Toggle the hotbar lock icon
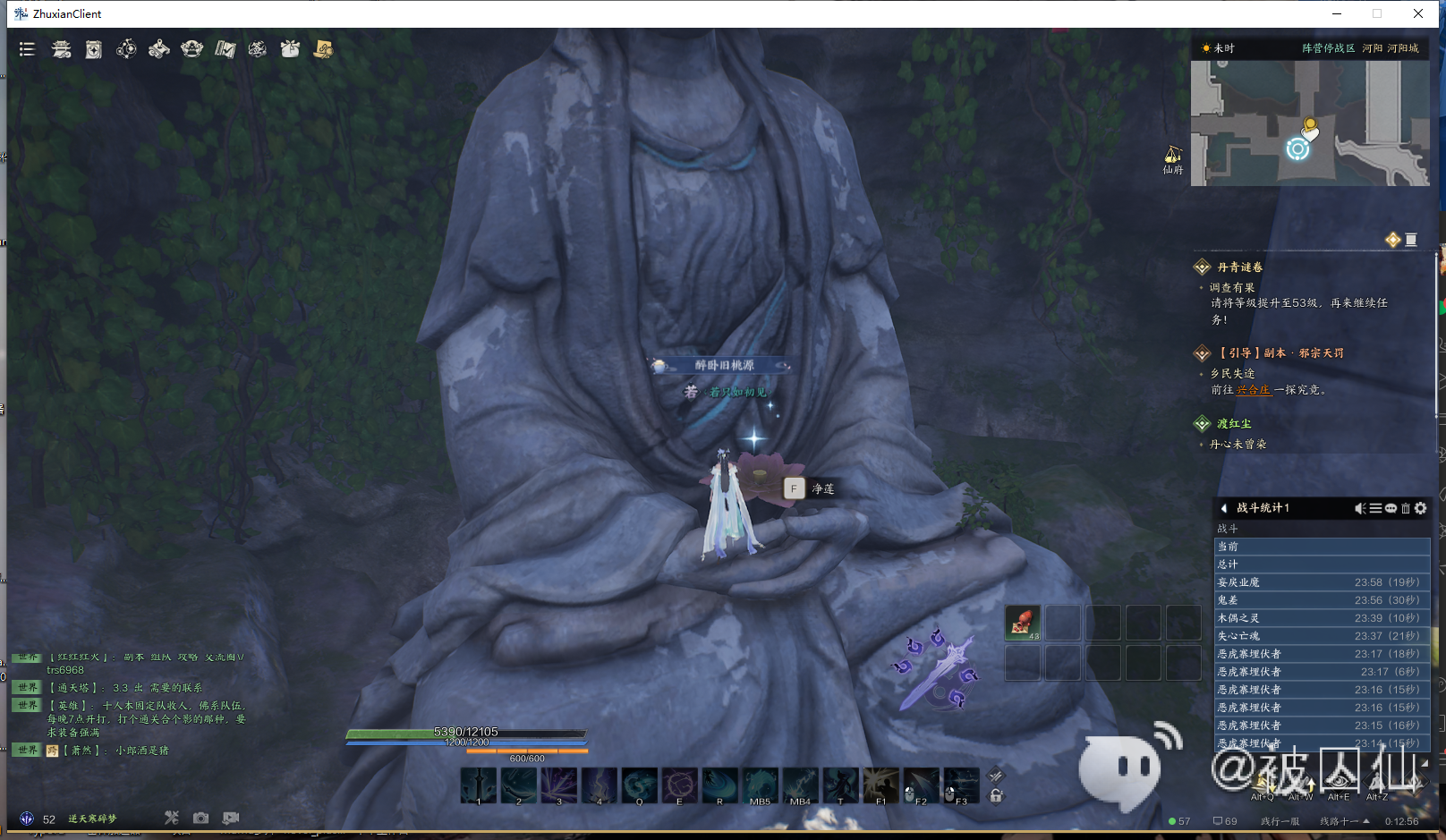1446x840 pixels. point(996,795)
